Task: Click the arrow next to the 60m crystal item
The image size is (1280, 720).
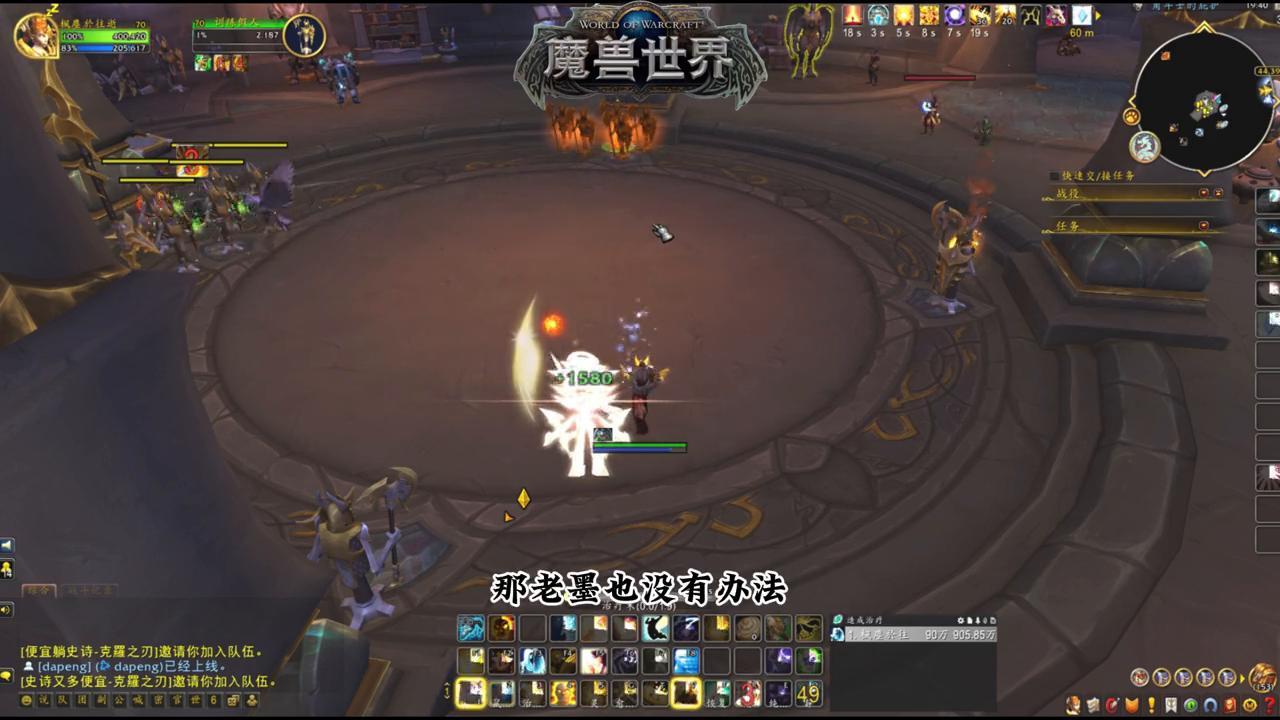Action: click(1098, 15)
